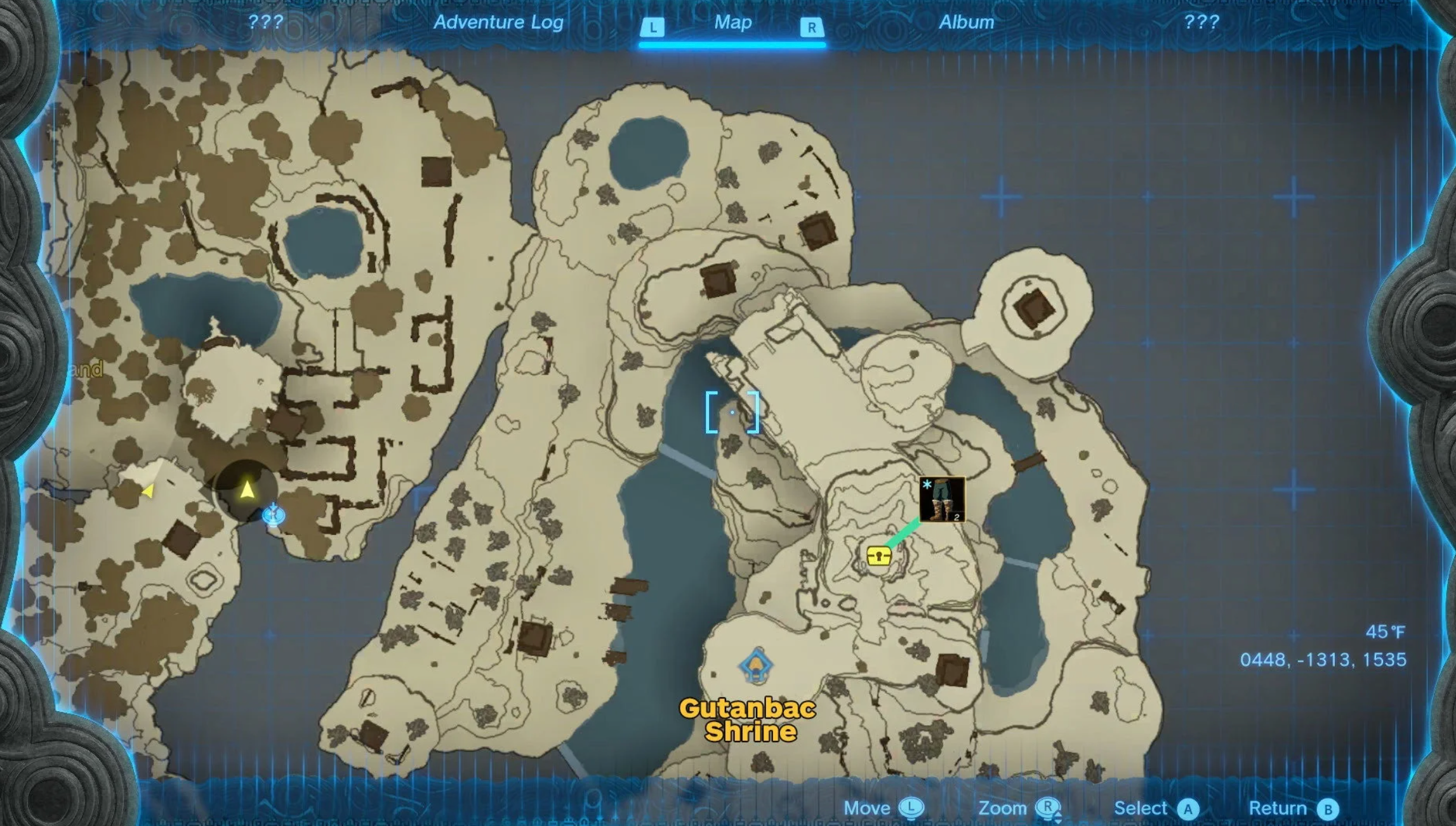Click the blue Skyview Tower icon
1456x826 pixels.
(274, 515)
